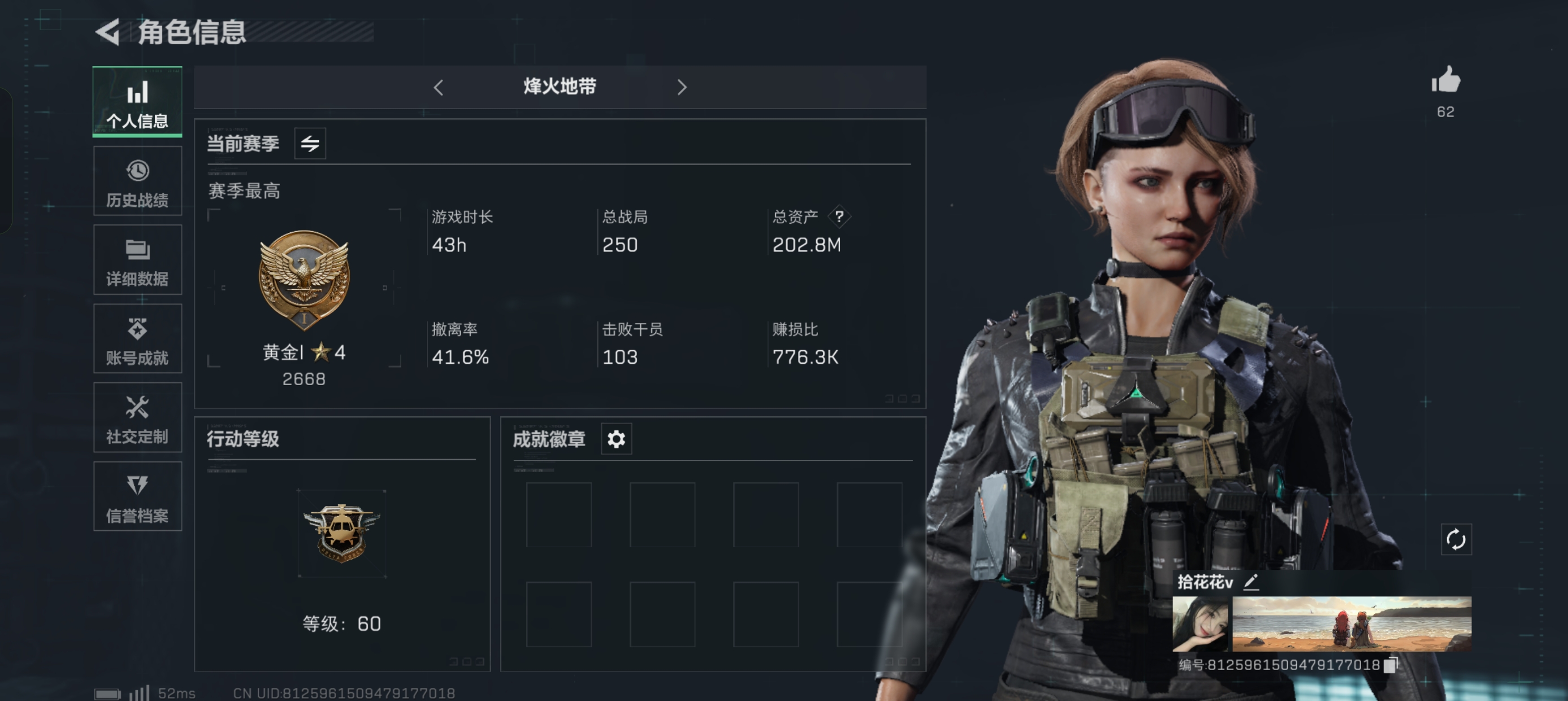Click the right arrow beside 烽火地带
Image resolution: width=1568 pixels, height=701 pixels.
[x=682, y=88]
